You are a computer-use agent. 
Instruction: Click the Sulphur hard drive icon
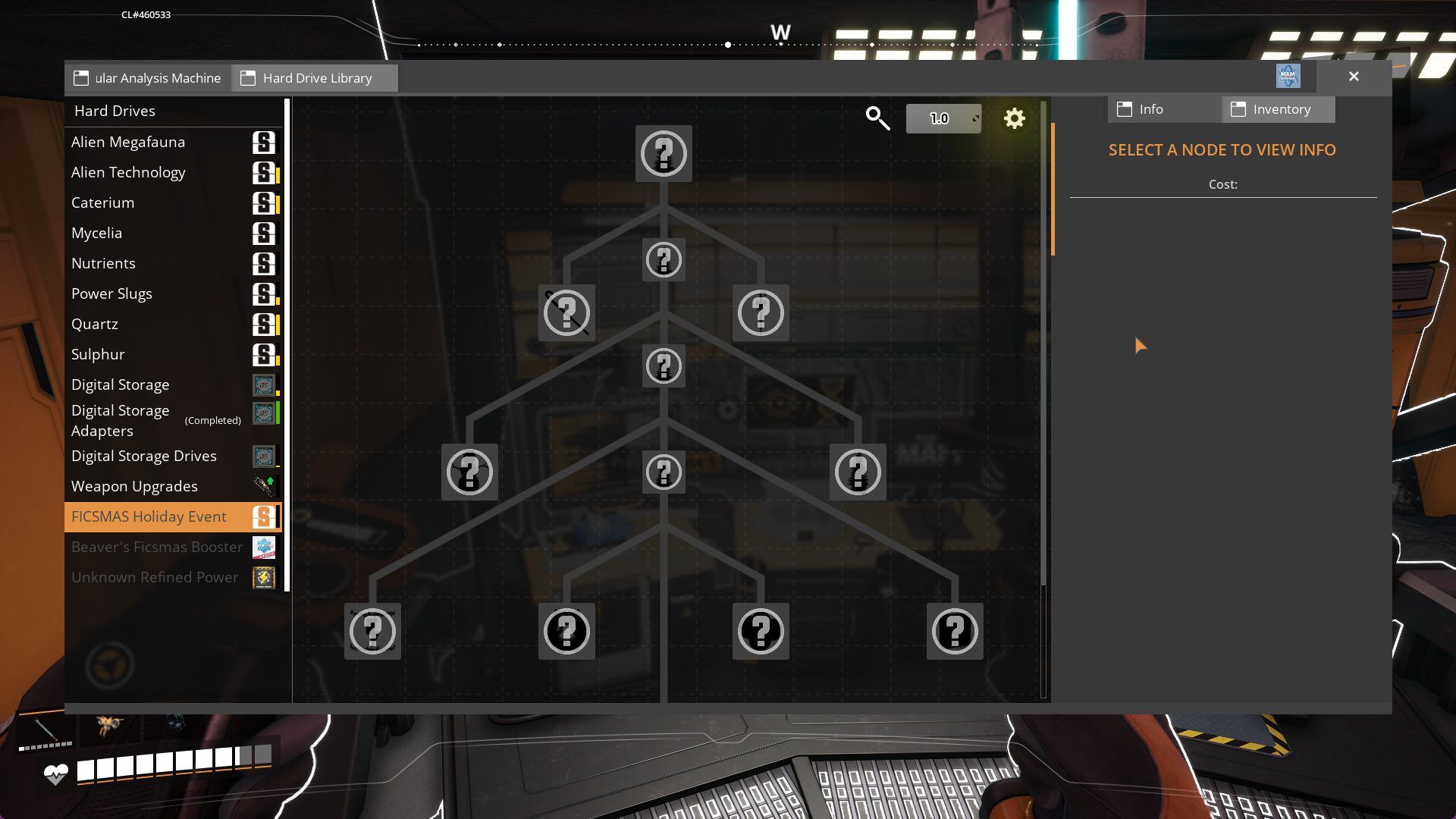(x=265, y=354)
